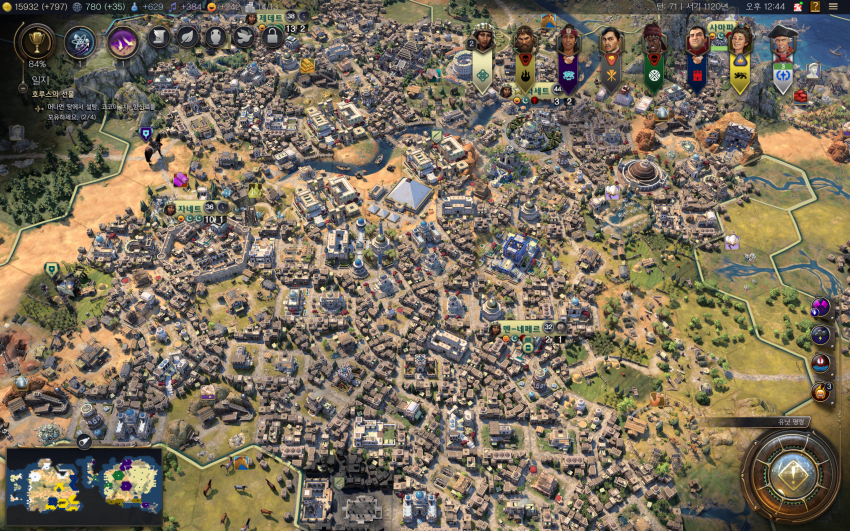
Task: Open the purple civics tree icon
Action: pos(122,42)
